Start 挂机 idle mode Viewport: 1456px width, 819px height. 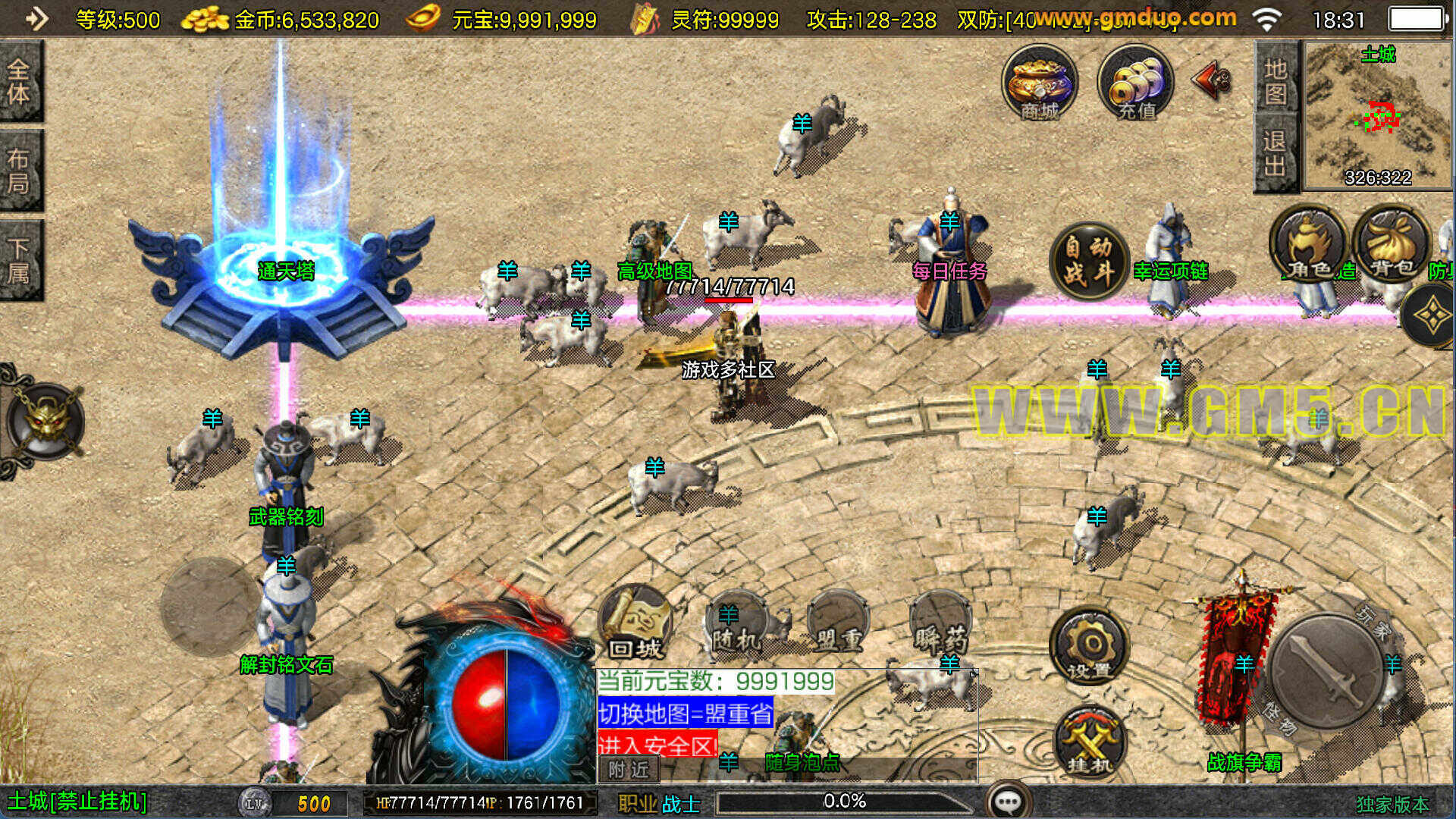[x=1090, y=742]
